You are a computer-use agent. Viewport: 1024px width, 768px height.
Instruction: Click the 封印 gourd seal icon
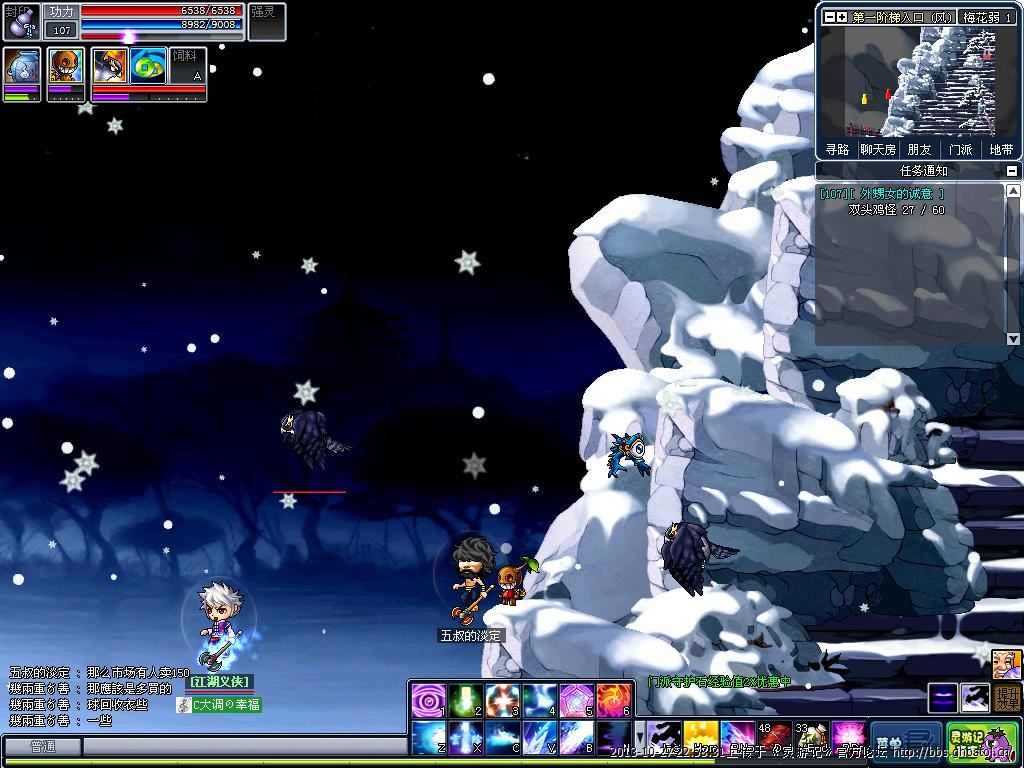coord(21,22)
